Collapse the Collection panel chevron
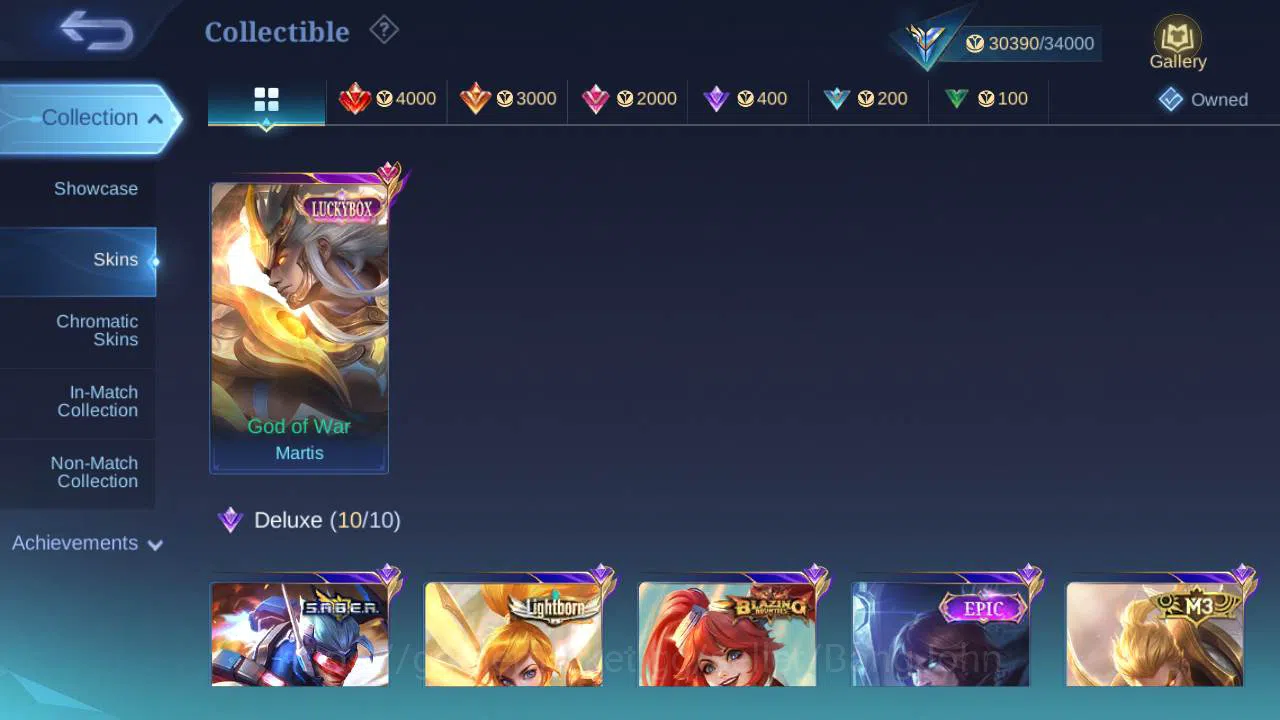Viewport: 1280px width, 720px height. pos(155,117)
